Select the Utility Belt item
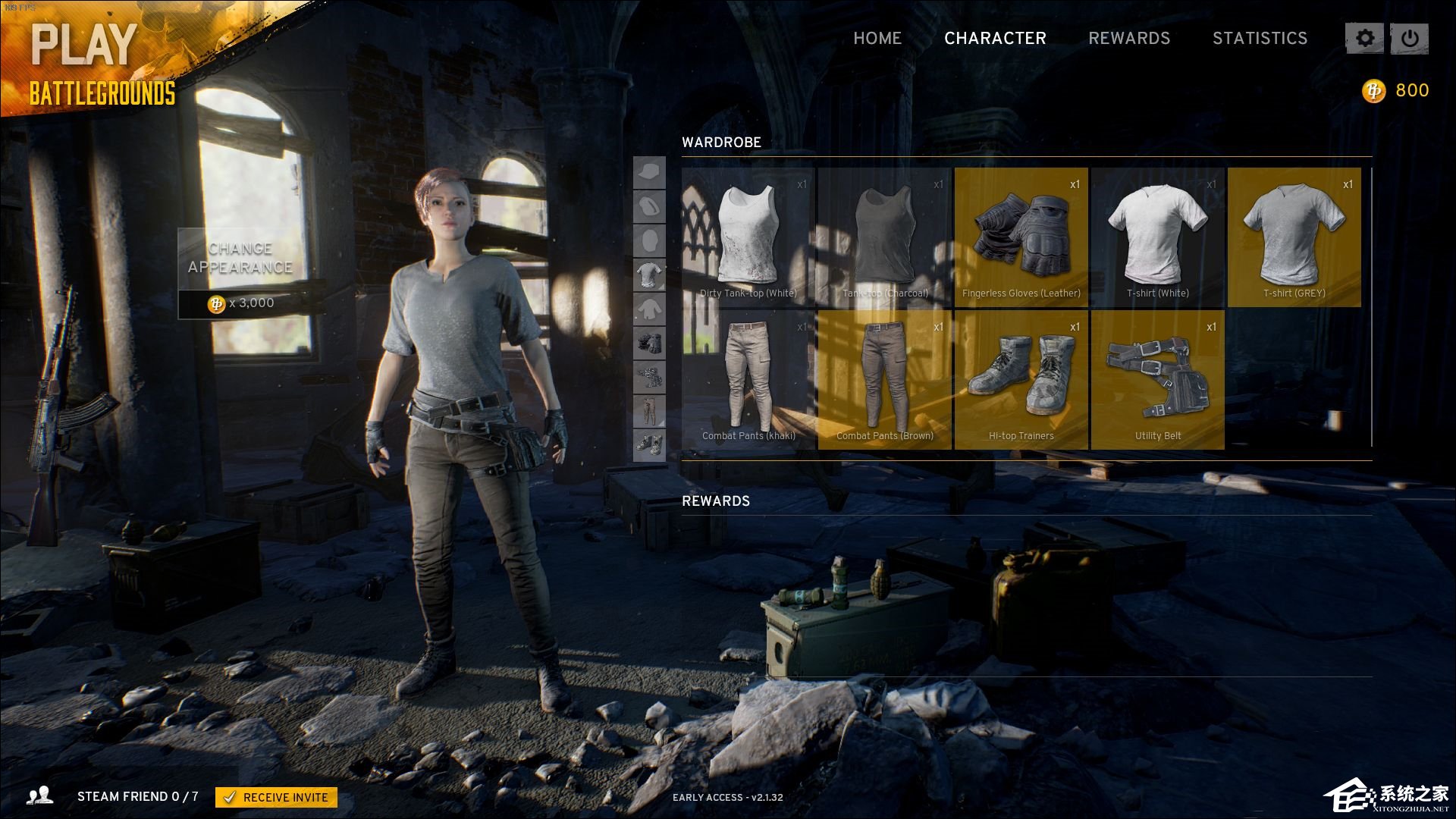The width and height of the screenshot is (1456, 819). pos(1158,380)
